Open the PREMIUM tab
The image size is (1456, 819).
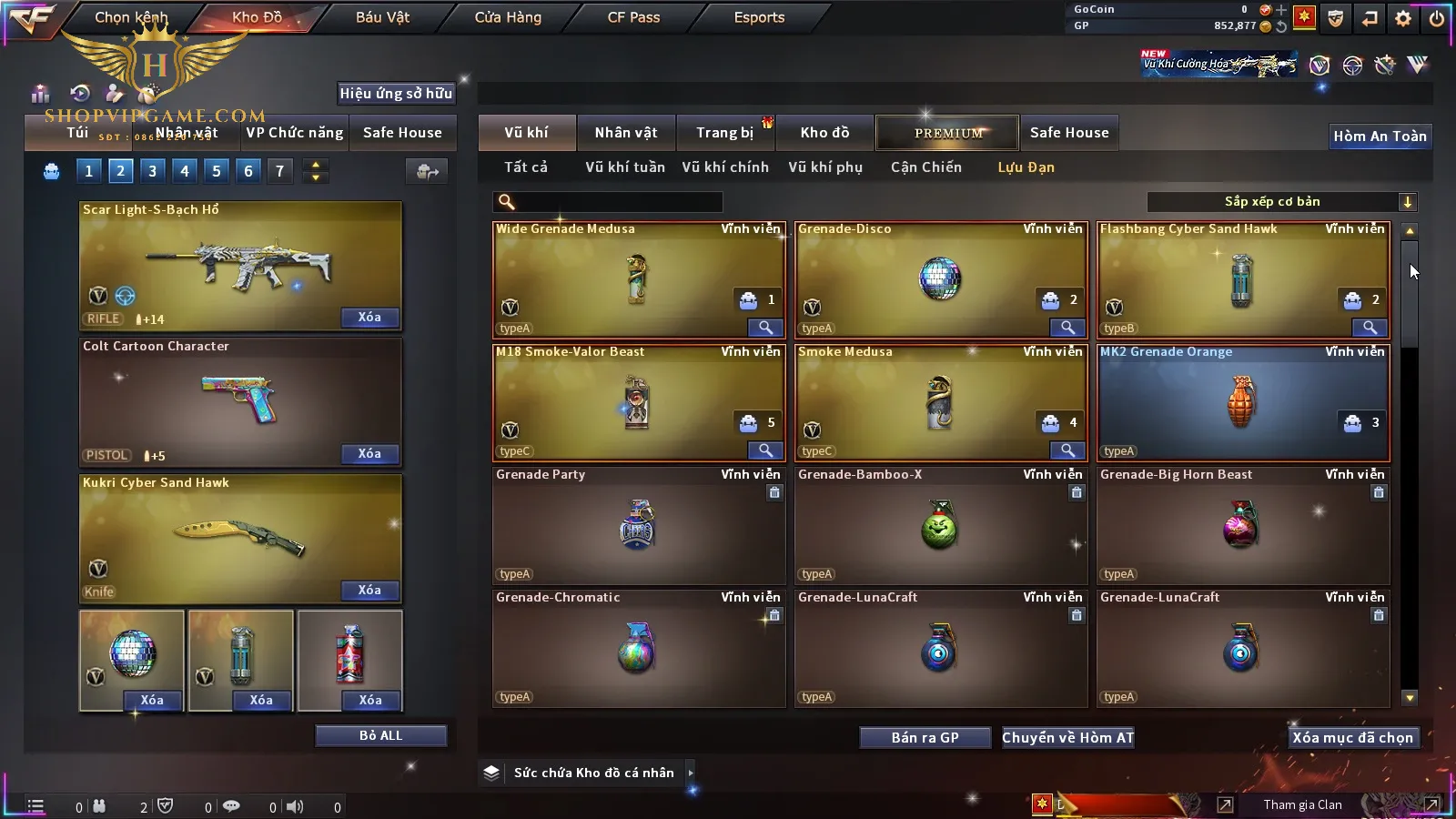(x=947, y=133)
